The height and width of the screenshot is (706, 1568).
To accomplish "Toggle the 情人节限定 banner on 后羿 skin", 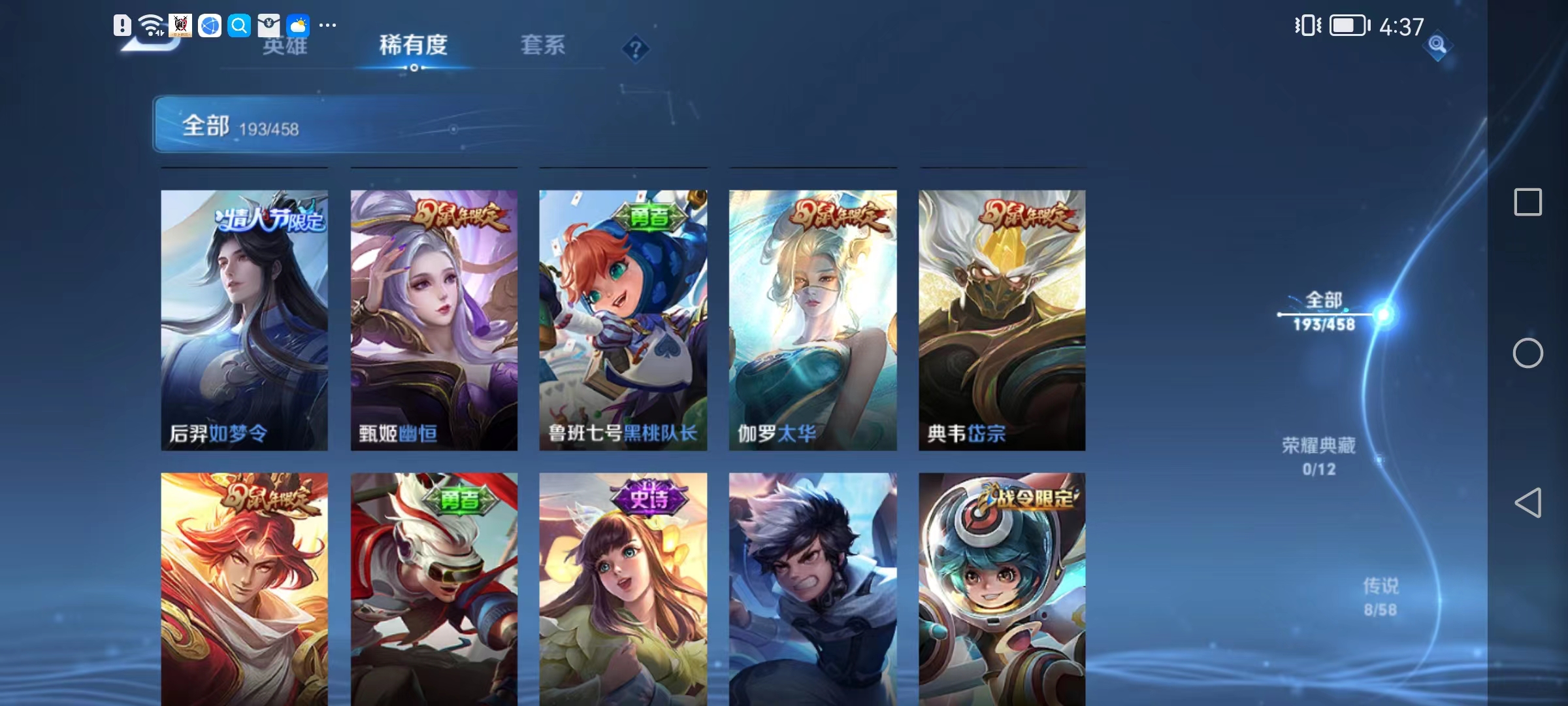I will (270, 220).
